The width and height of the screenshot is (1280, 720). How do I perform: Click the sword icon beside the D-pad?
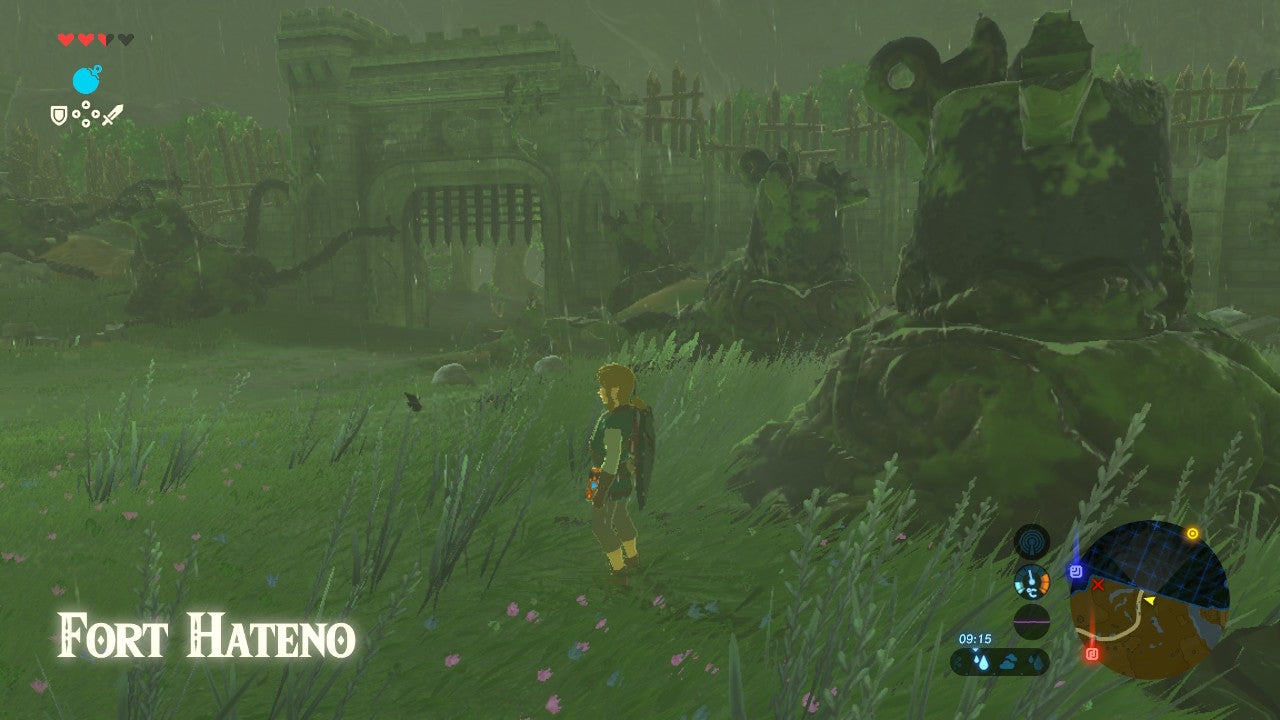click(113, 116)
